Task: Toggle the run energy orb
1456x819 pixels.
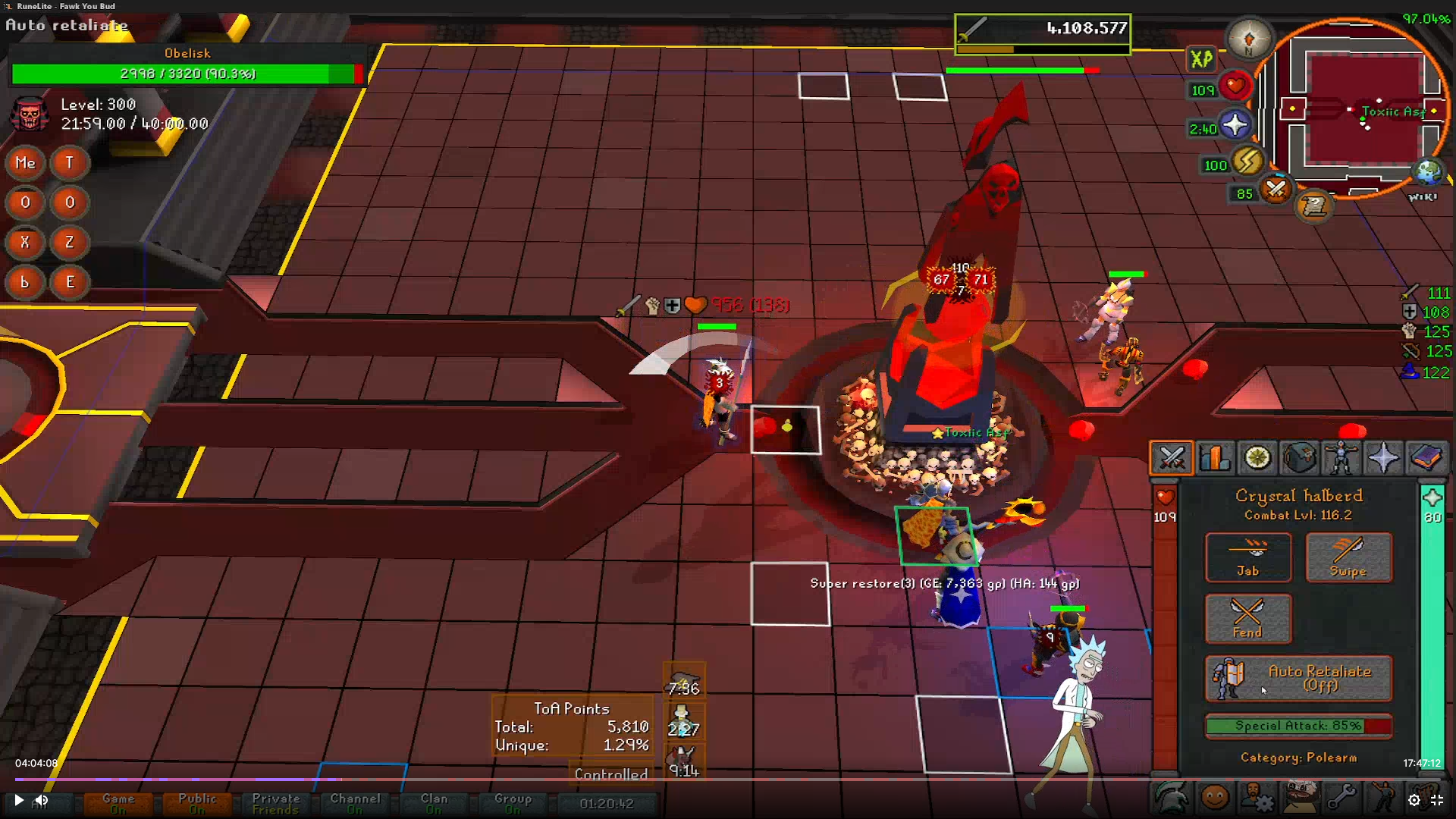Action: pos(1247,162)
